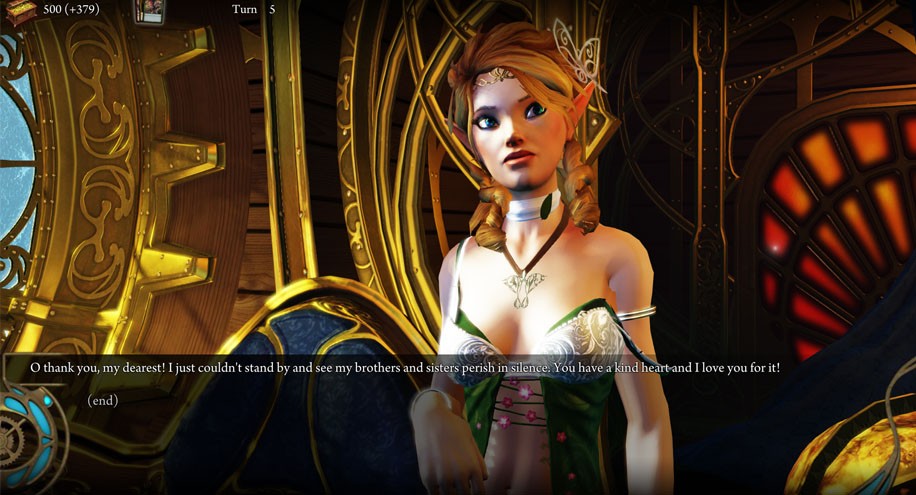
Task: Choose the (end) dialogue option
Action: coord(103,400)
